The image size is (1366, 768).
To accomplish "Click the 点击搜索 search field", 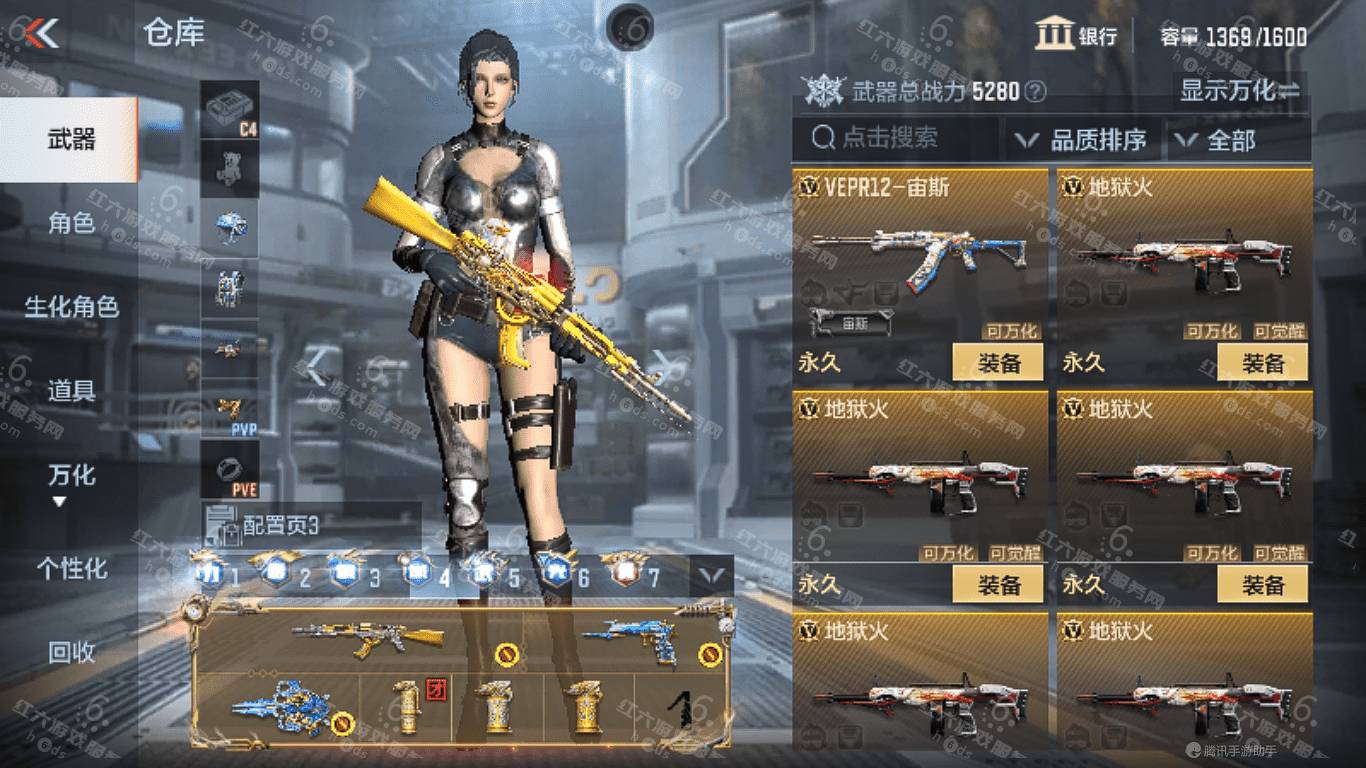I will (895, 139).
